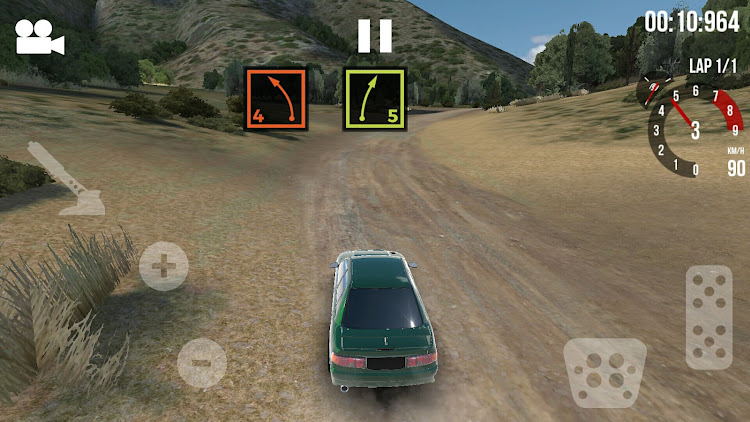Pull the handbrake lever
This screenshot has width=750, height=422.
pyautogui.click(x=68, y=180)
